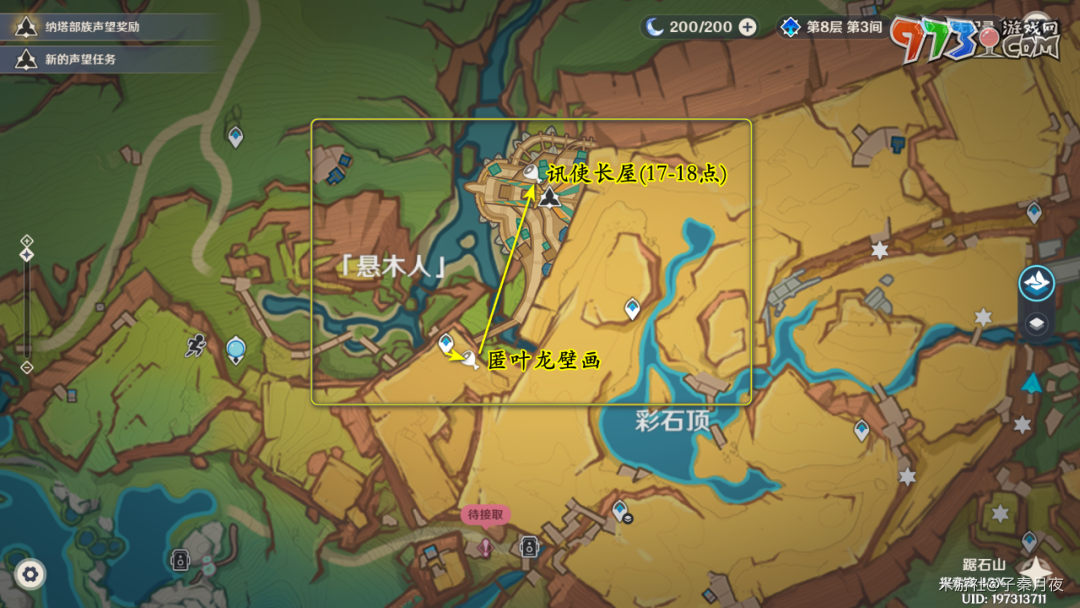The width and height of the screenshot is (1080, 608).
Task: Toggle the stacked-layers map button
Action: tap(1037, 323)
